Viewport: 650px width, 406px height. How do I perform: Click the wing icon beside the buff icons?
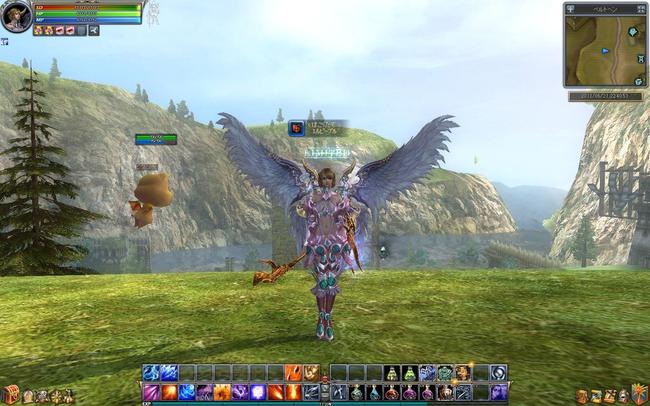click(93, 30)
